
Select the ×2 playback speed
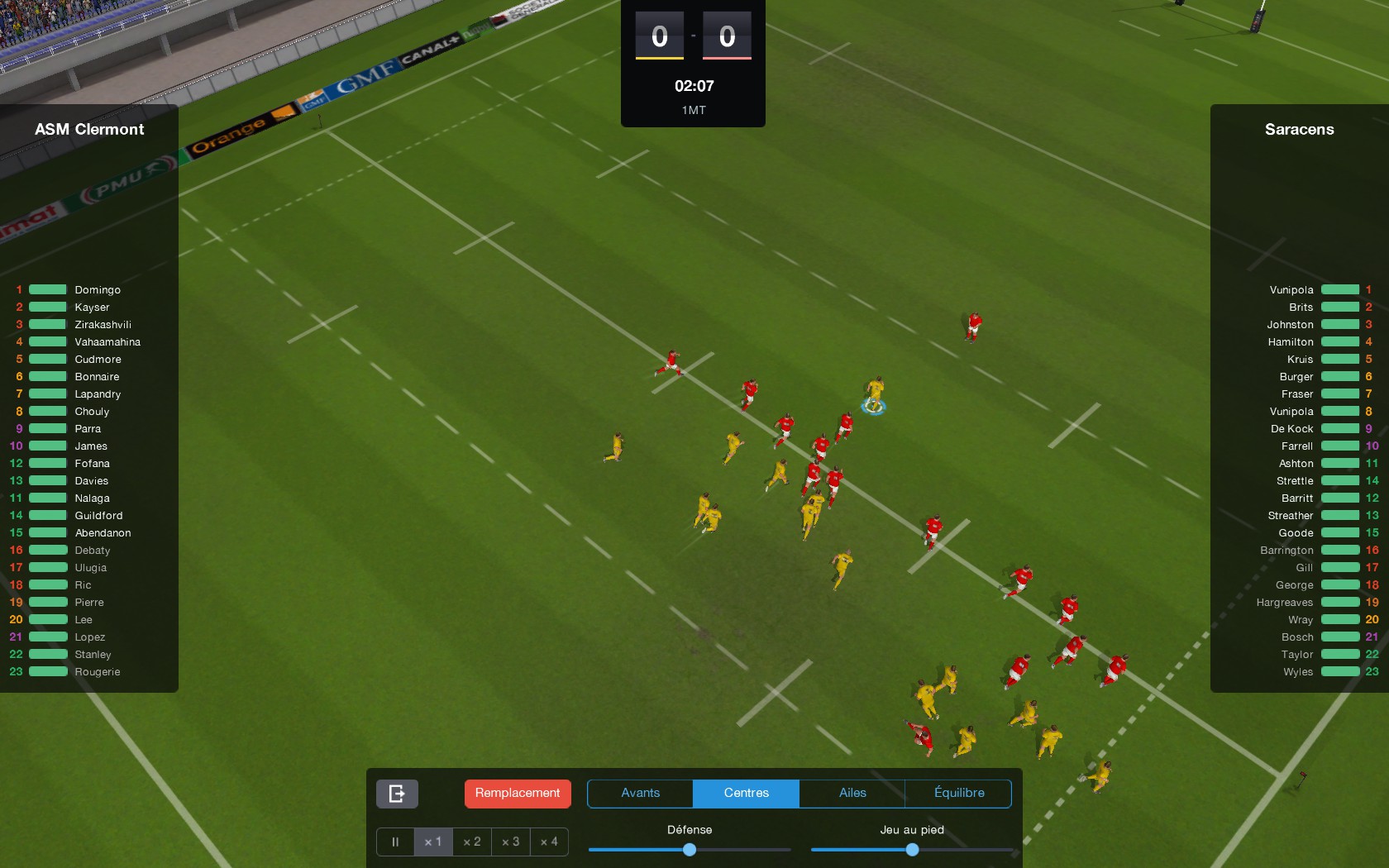pos(472,842)
